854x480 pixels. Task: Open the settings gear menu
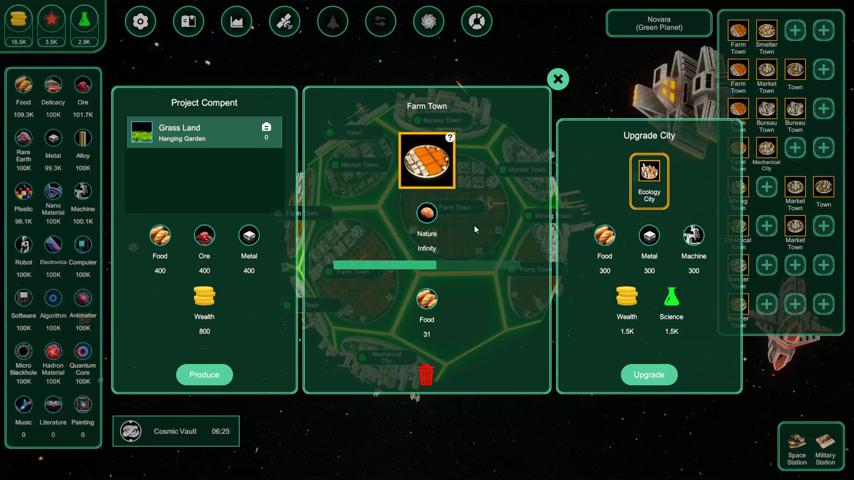click(141, 21)
